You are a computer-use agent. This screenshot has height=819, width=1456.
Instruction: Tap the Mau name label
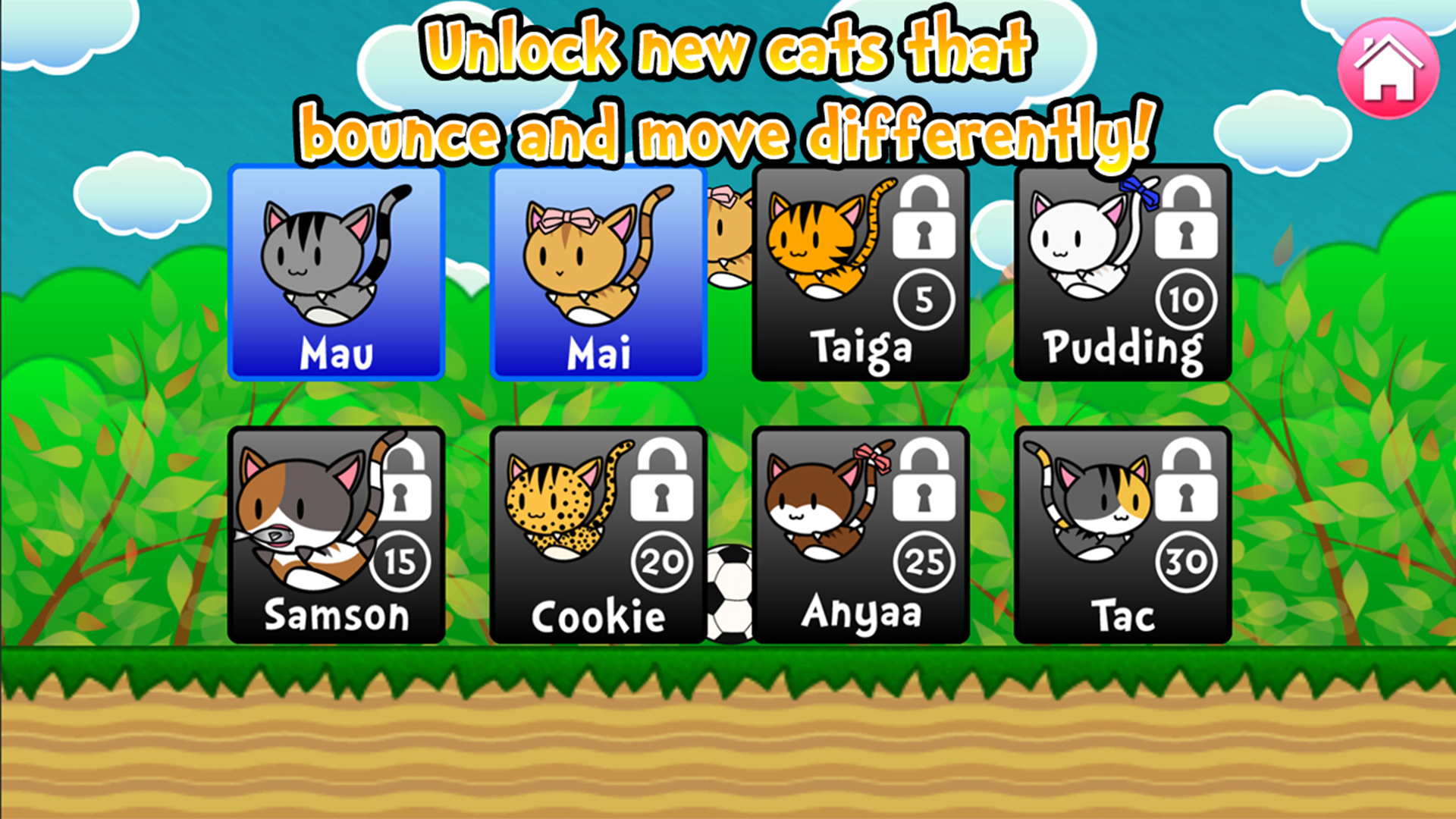tap(337, 351)
